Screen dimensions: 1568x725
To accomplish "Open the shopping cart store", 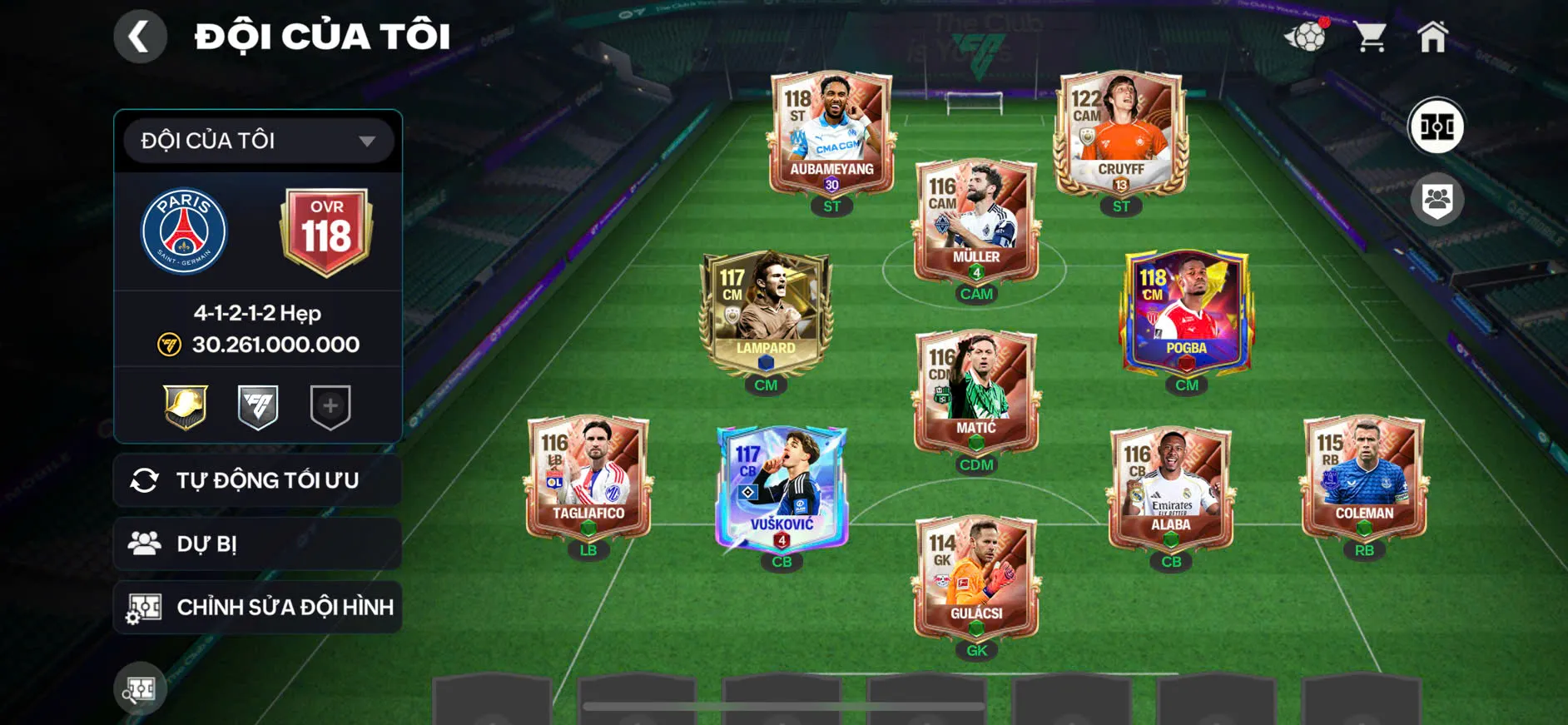I will 1369,37.
